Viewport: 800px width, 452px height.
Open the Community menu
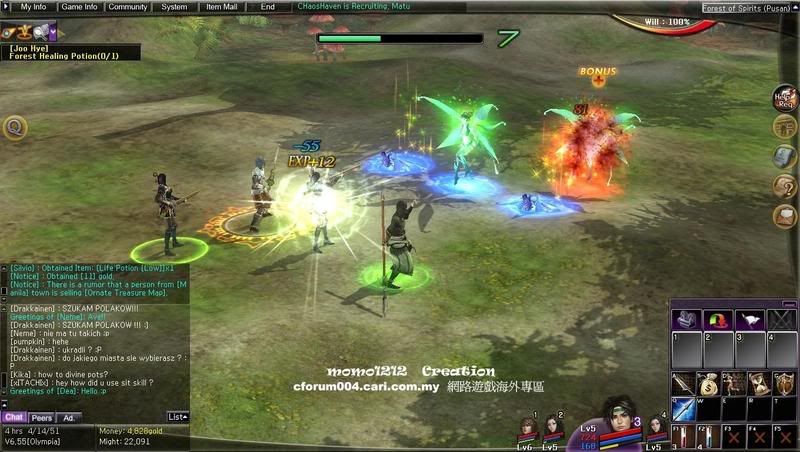point(129,6)
